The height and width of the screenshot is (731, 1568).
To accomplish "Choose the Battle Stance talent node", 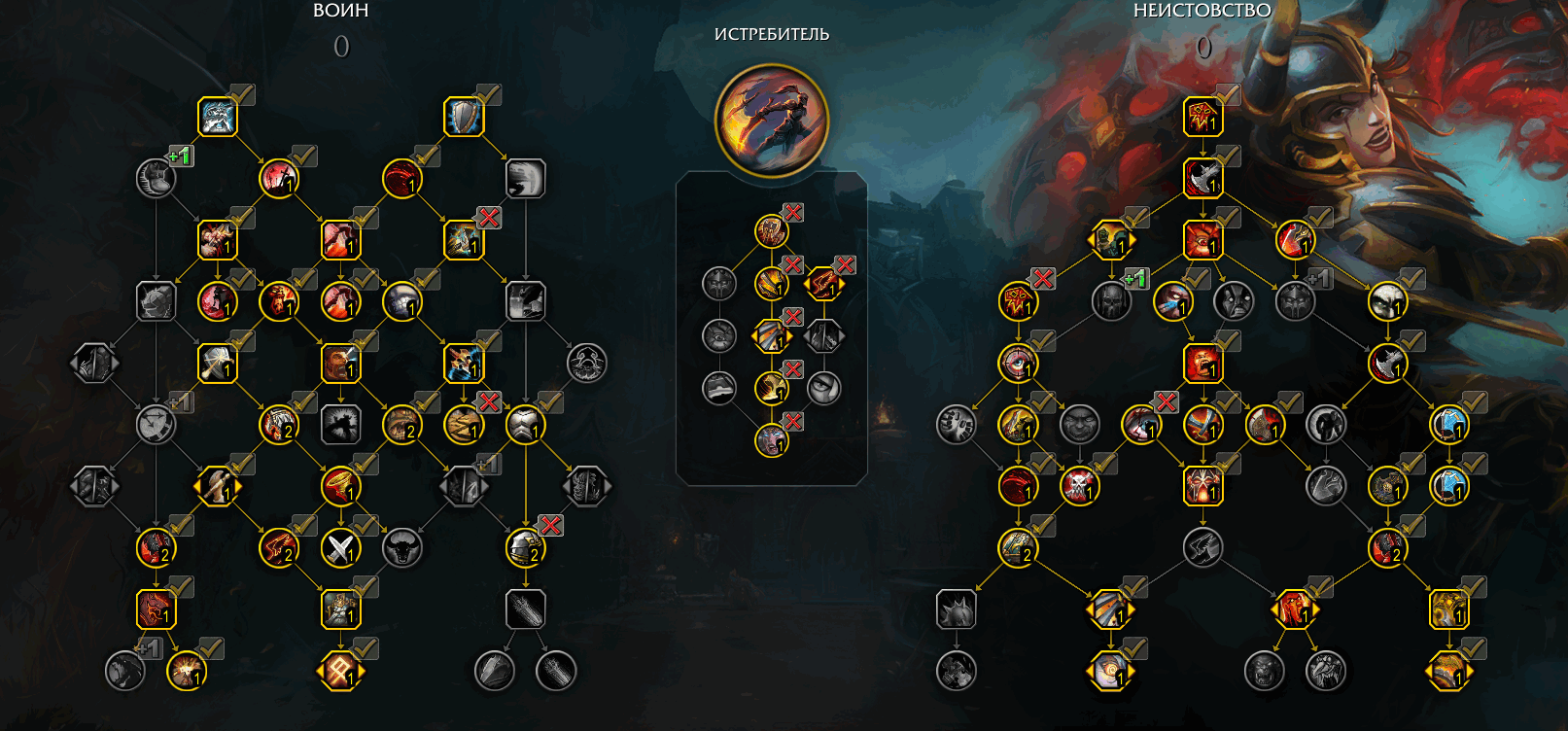I will pos(217,117).
